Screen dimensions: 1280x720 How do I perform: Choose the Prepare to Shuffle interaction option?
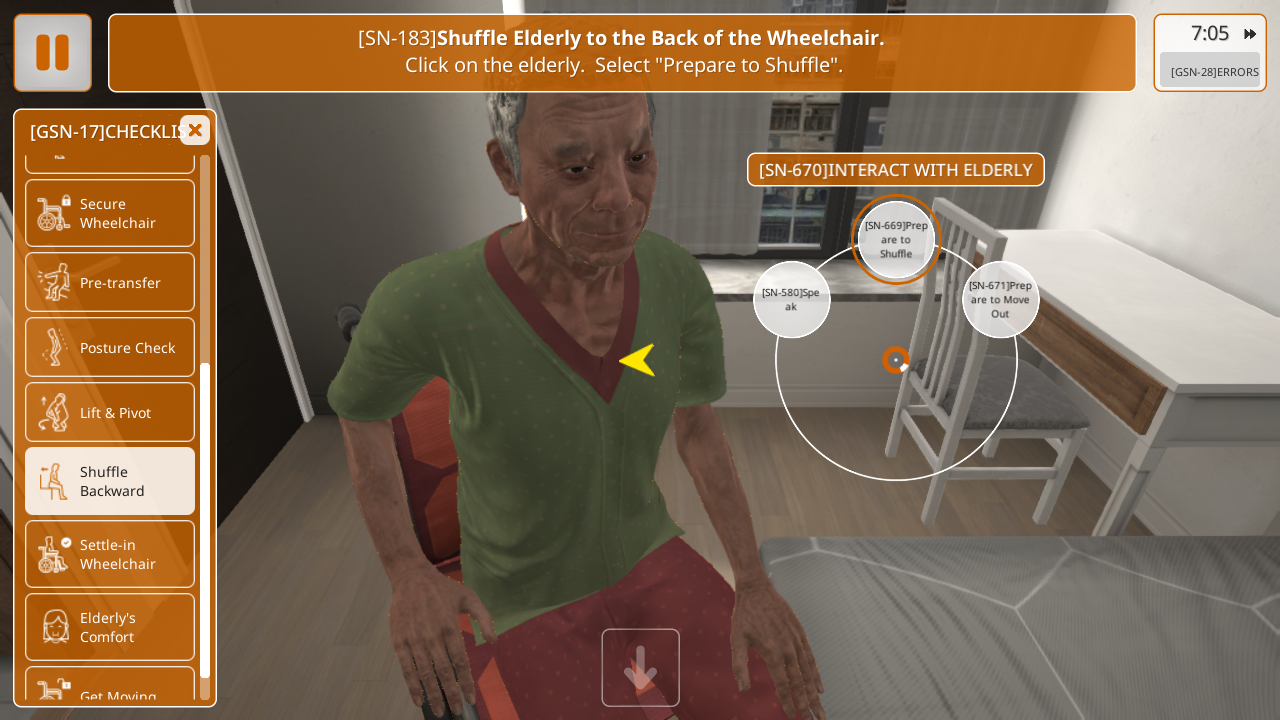coord(896,240)
